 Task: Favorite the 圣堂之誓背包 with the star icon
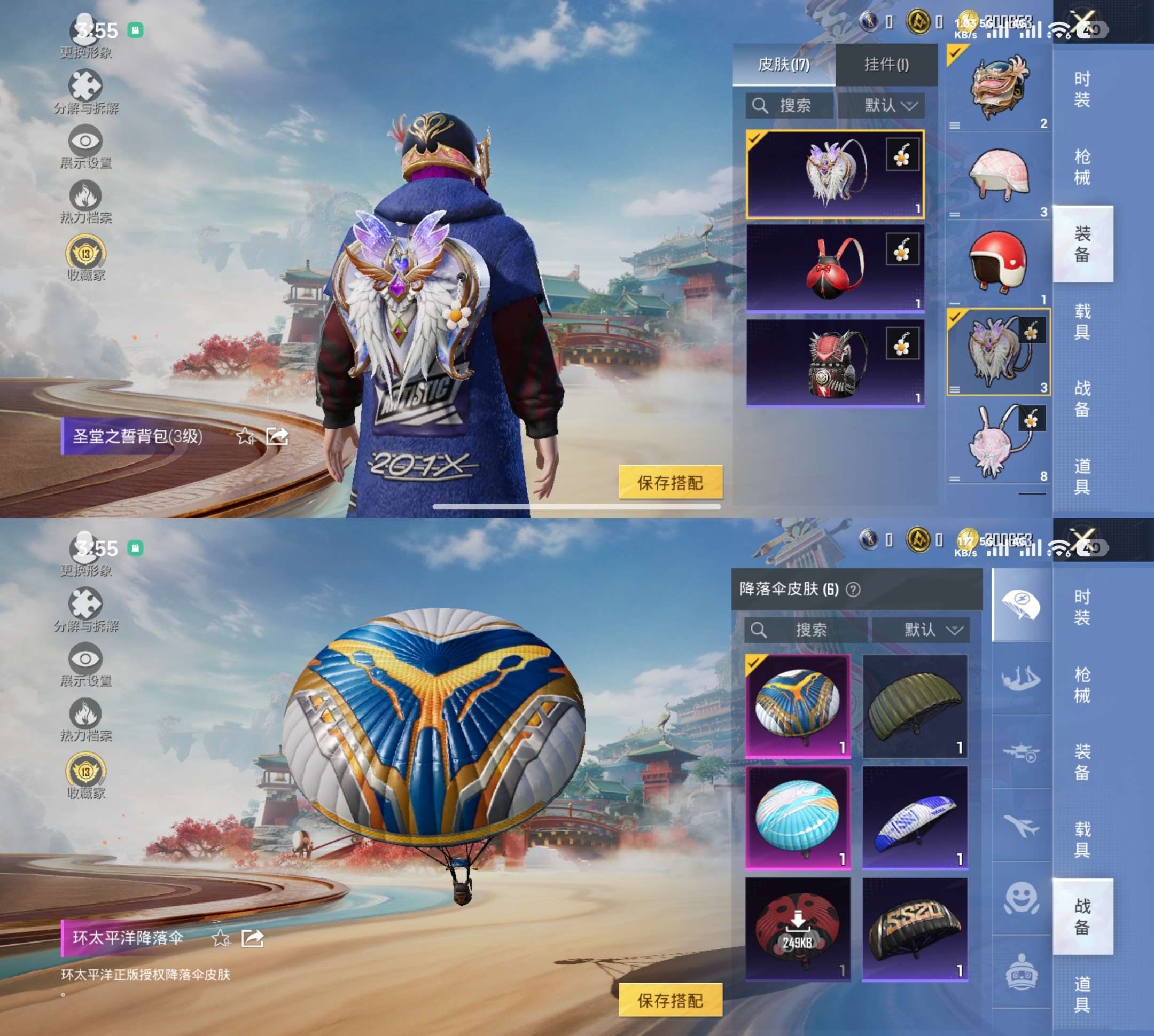[246, 437]
